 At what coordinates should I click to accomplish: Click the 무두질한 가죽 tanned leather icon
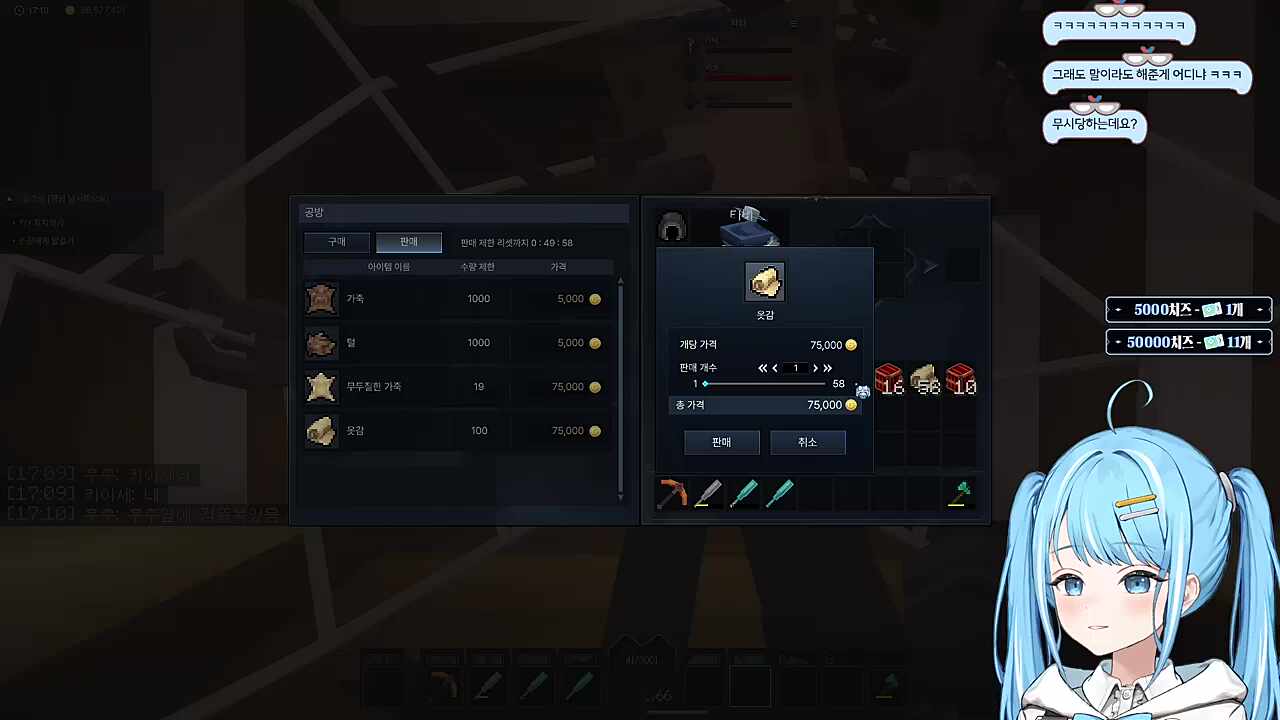pyautogui.click(x=320, y=386)
